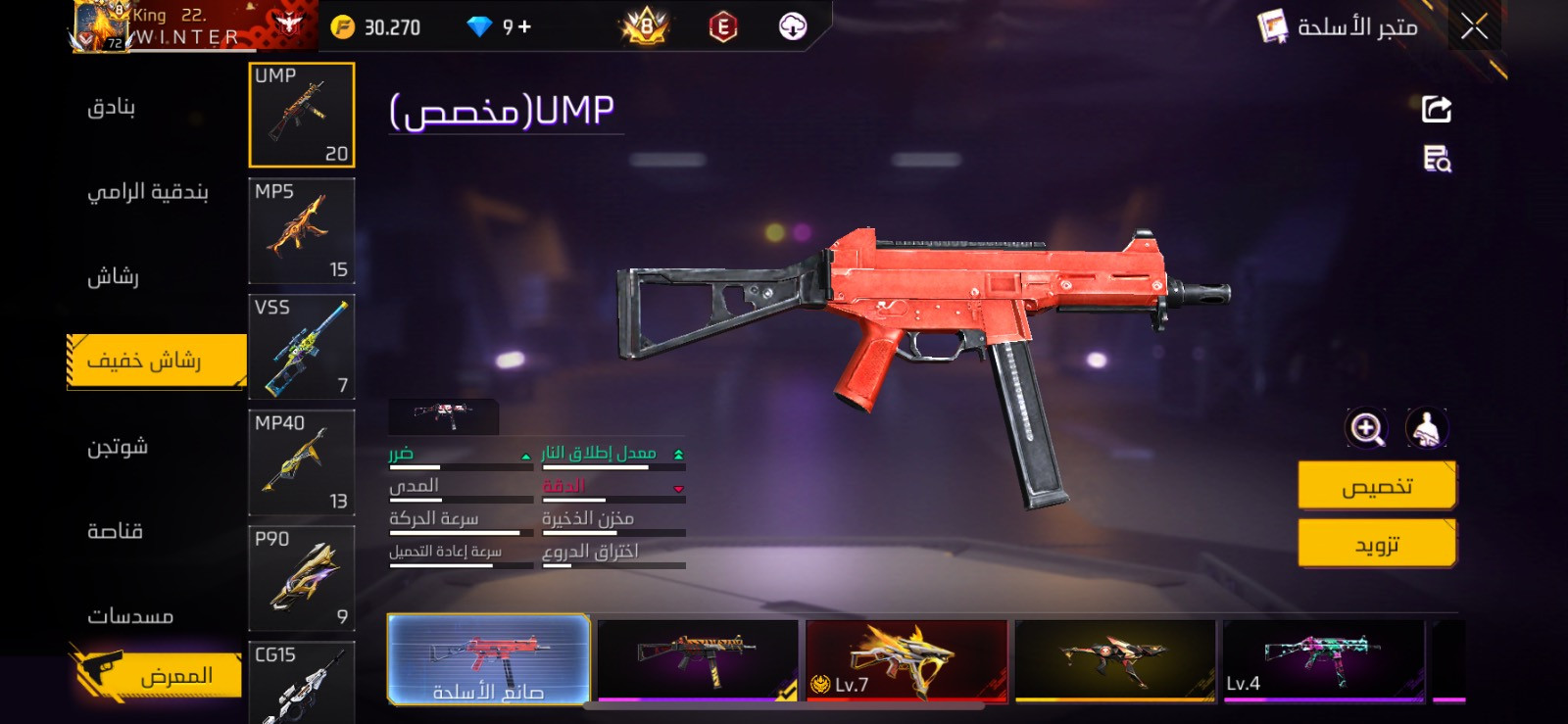Image resolution: width=1568 pixels, height=724 pixels.
Task: Select the صانع الأسلحة UMP skin
Action: [488, 659]
